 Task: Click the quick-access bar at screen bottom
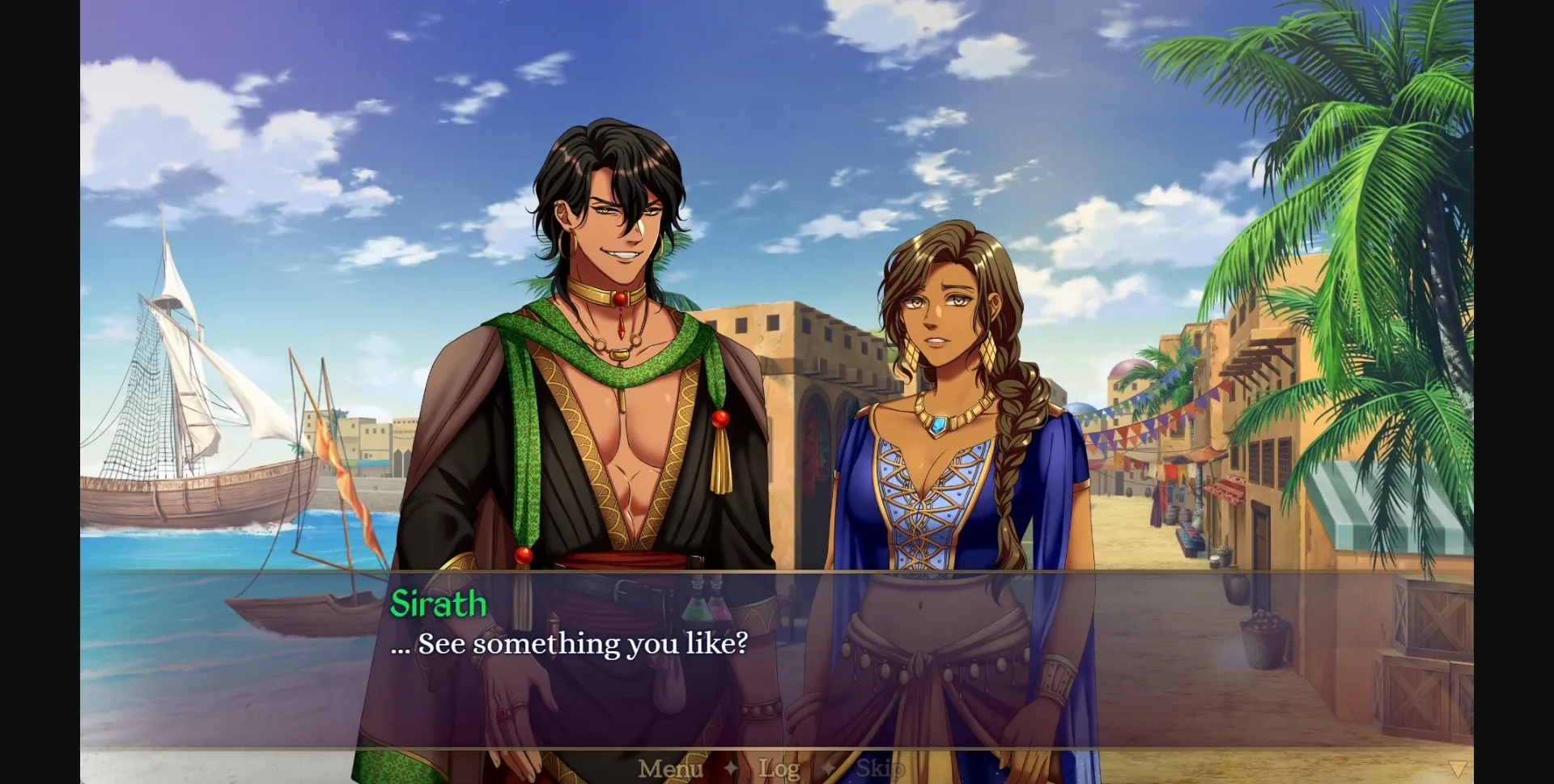point(777,769)
